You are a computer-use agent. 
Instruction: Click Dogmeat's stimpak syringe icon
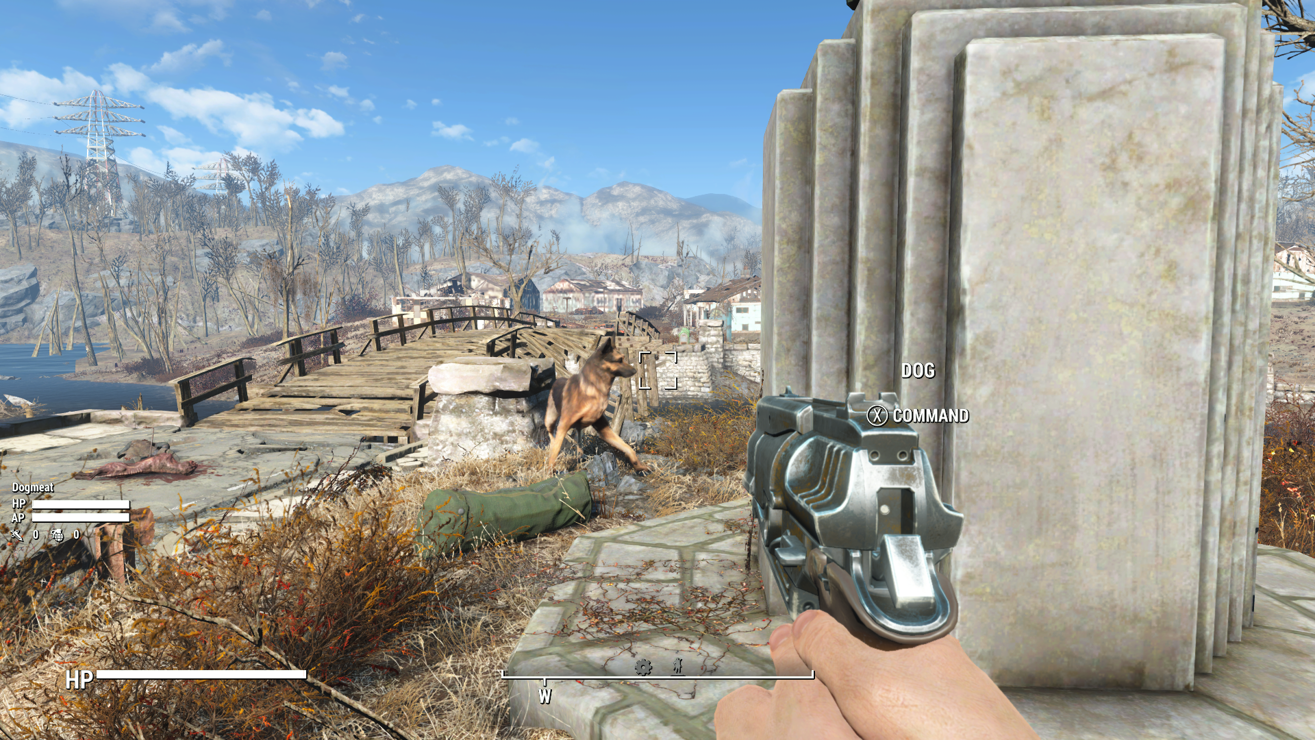(x=17, y=535)
